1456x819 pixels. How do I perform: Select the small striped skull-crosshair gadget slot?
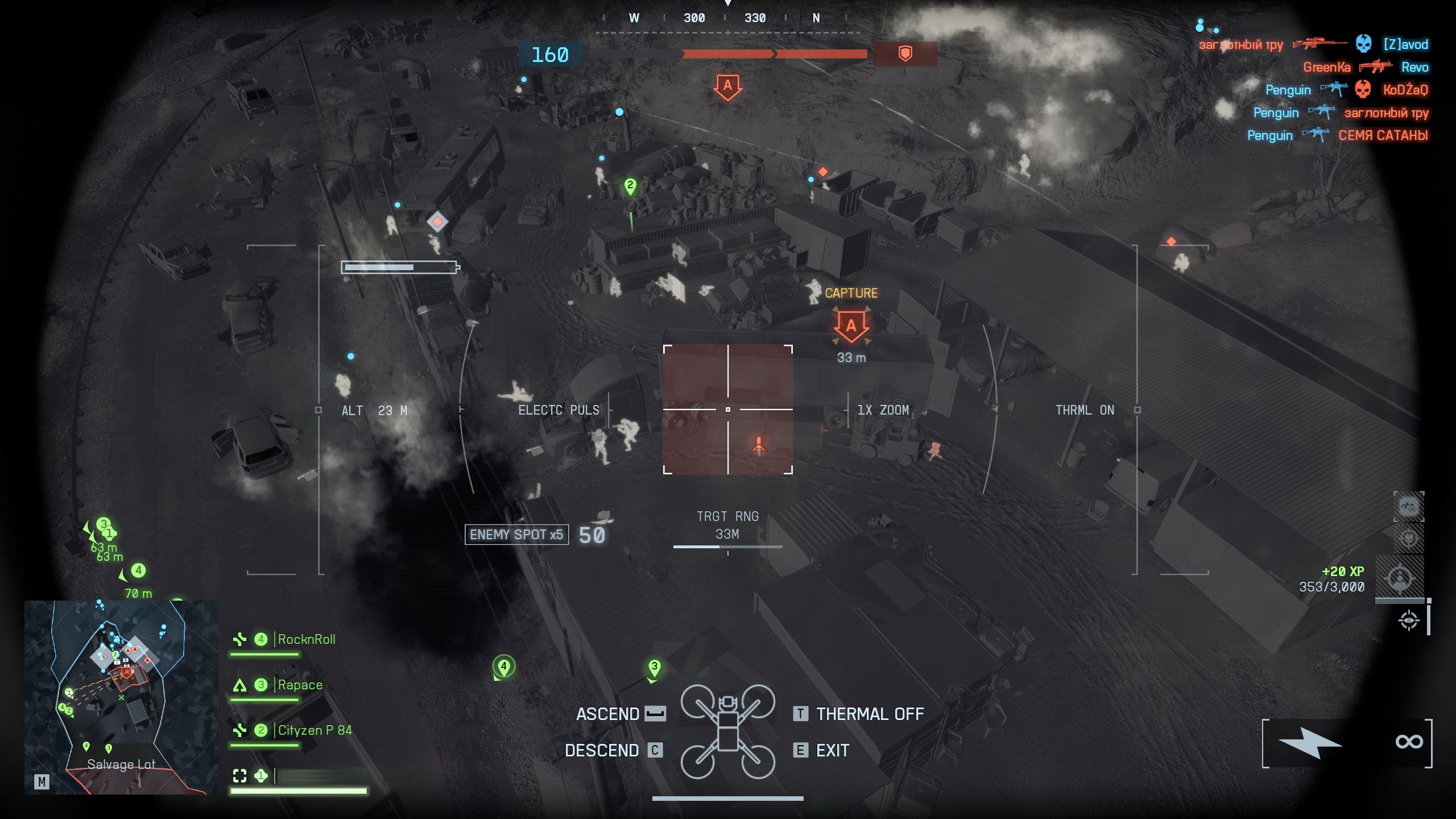coord(1408,537)
